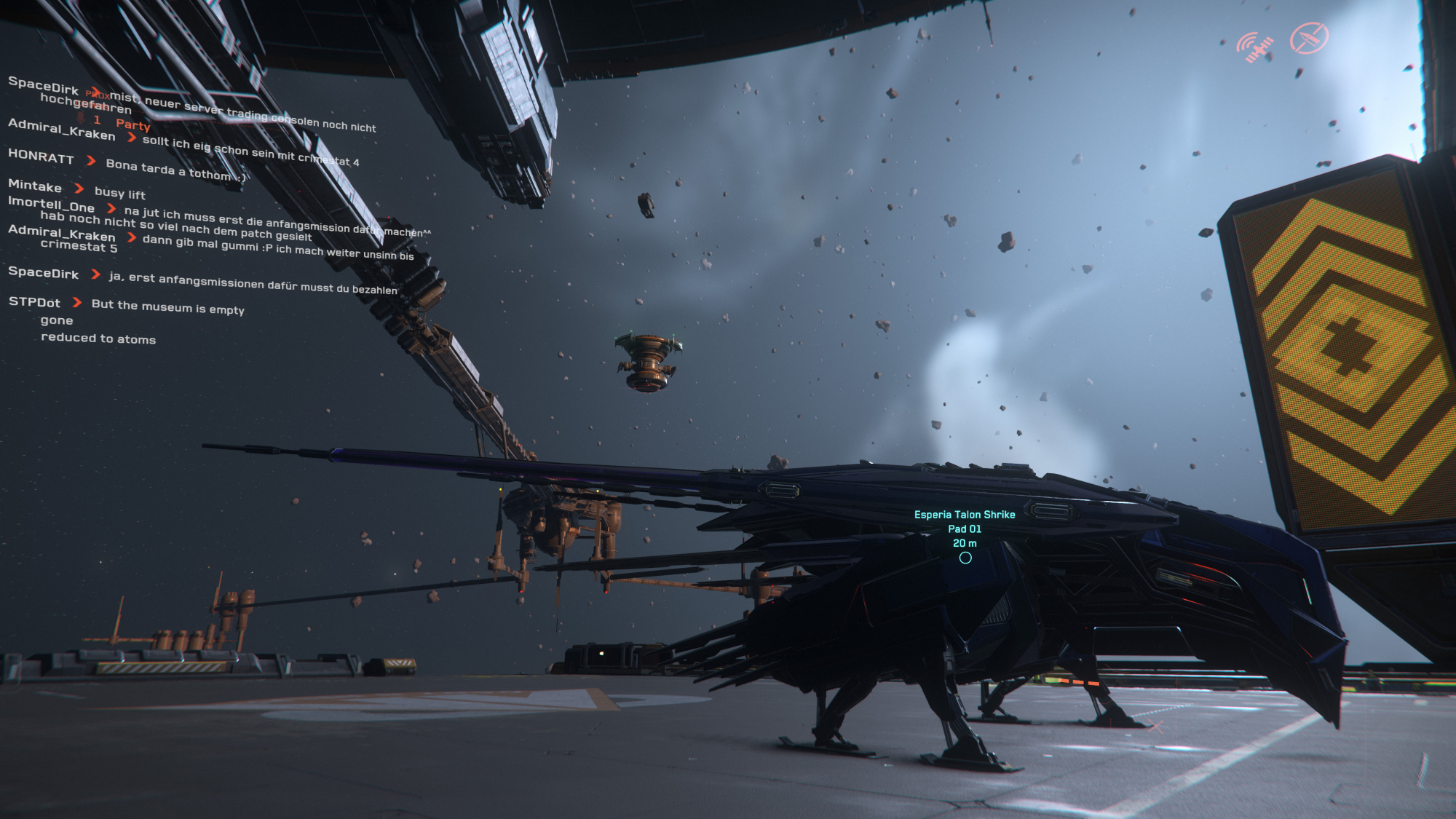Select Imortell_One's name in the chat log
1456x819 pixels.
[51, 205]
